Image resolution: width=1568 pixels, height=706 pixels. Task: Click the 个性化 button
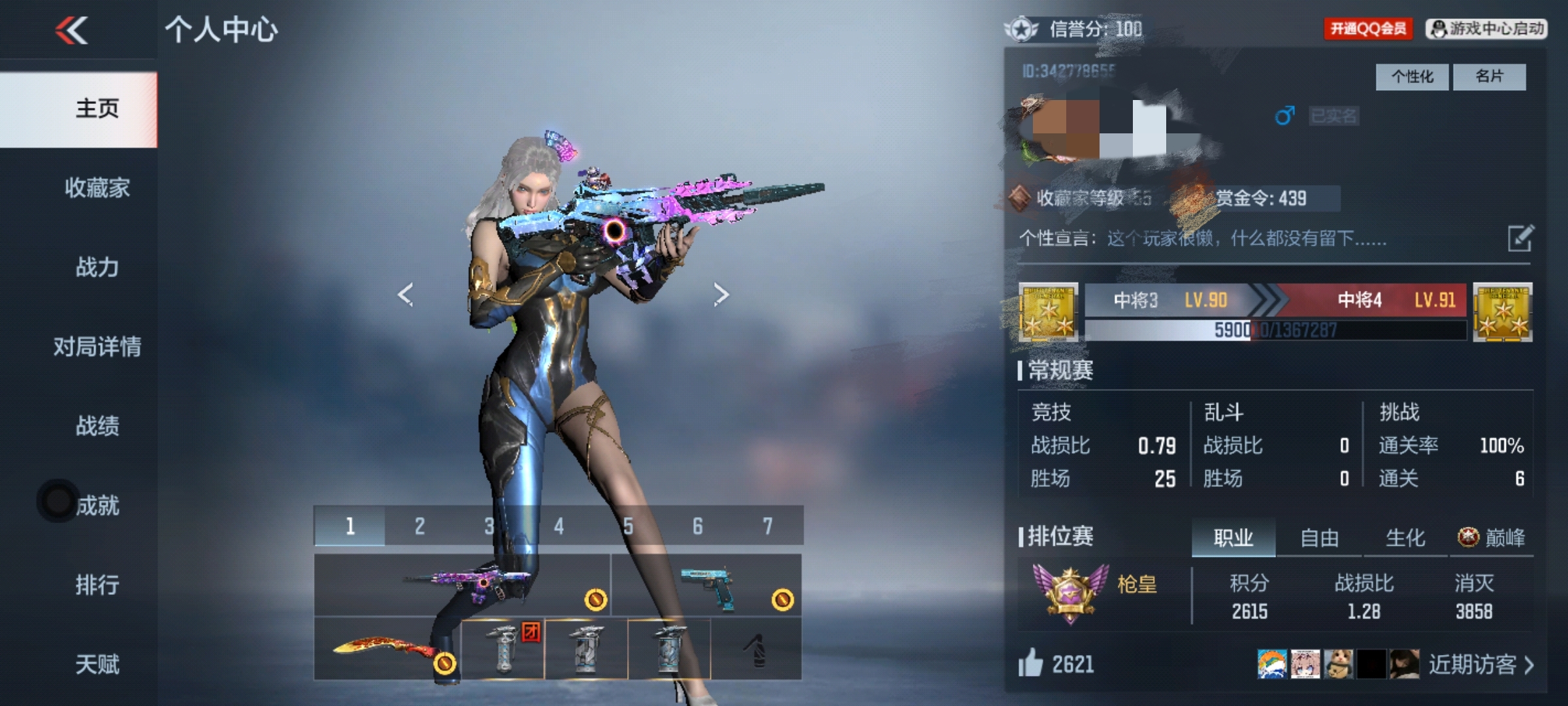1412,77
